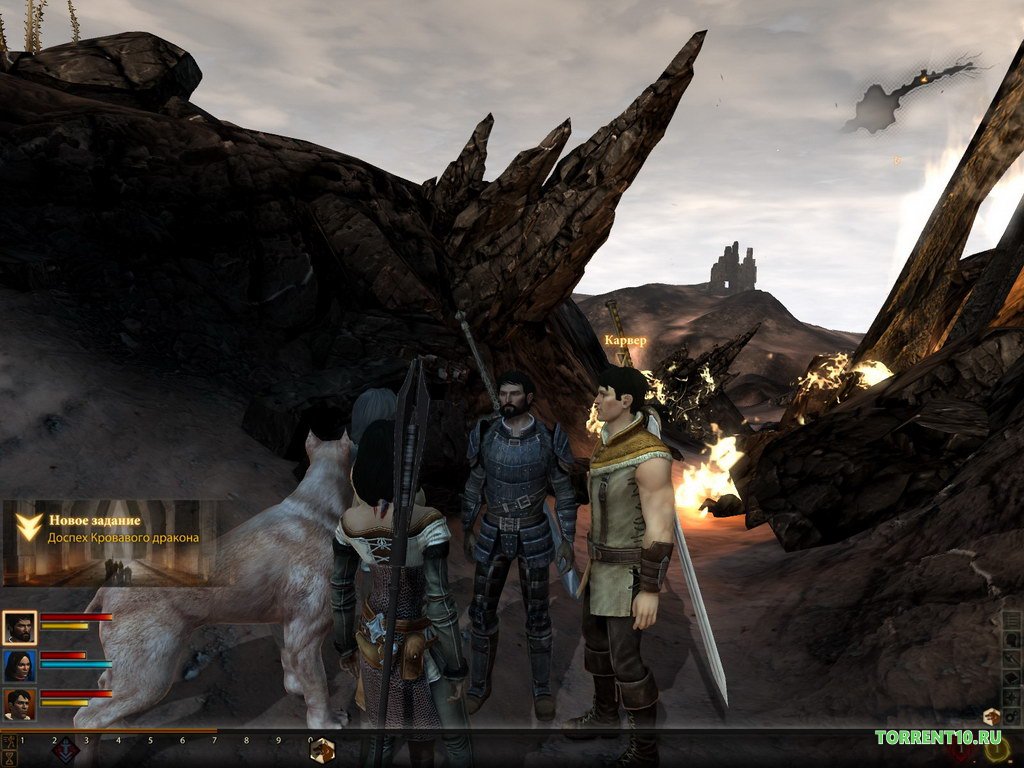Open the options menu gears icon
Screen dimensions: 1024x768
coord(1012,717)
